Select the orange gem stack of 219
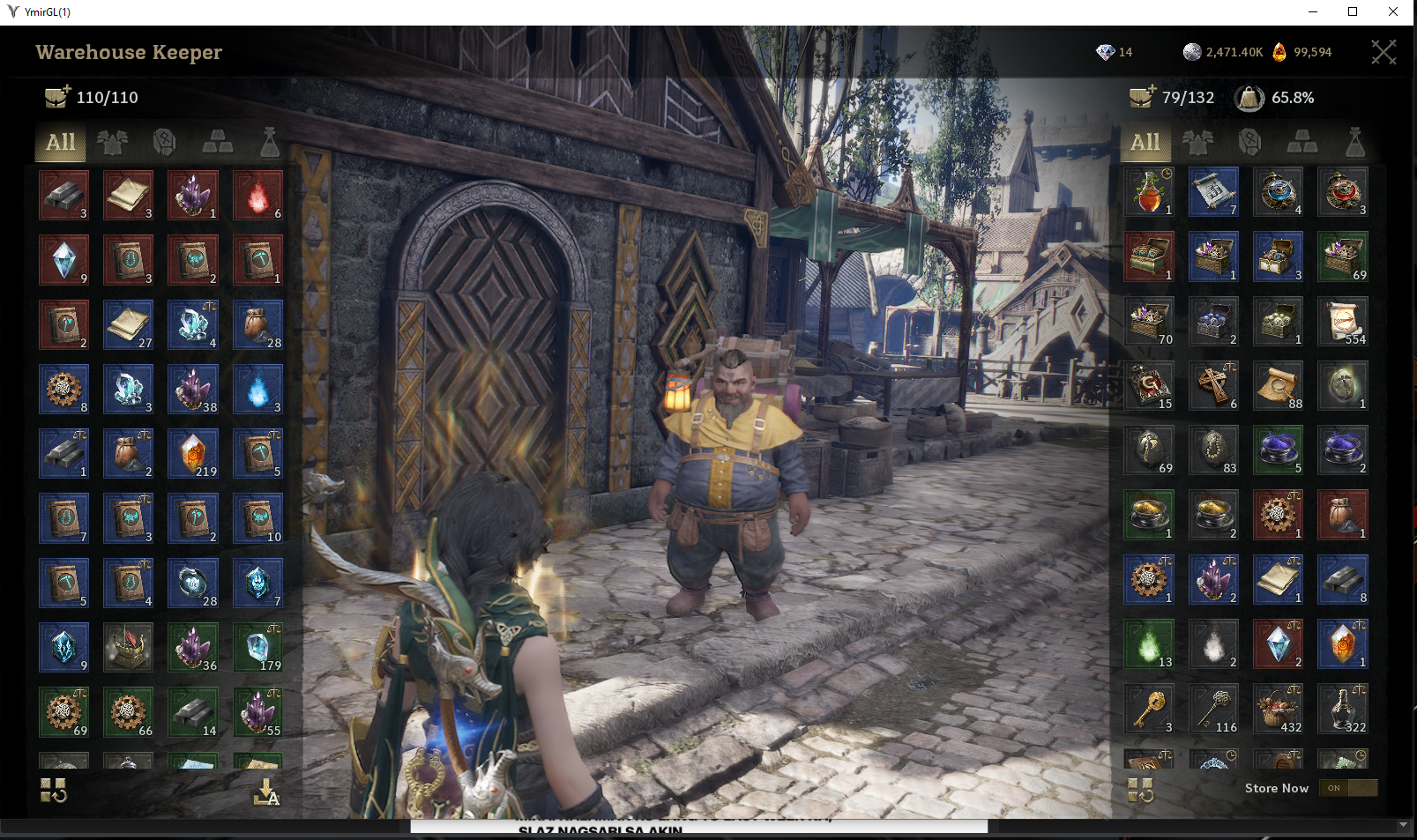 point(193,454)
